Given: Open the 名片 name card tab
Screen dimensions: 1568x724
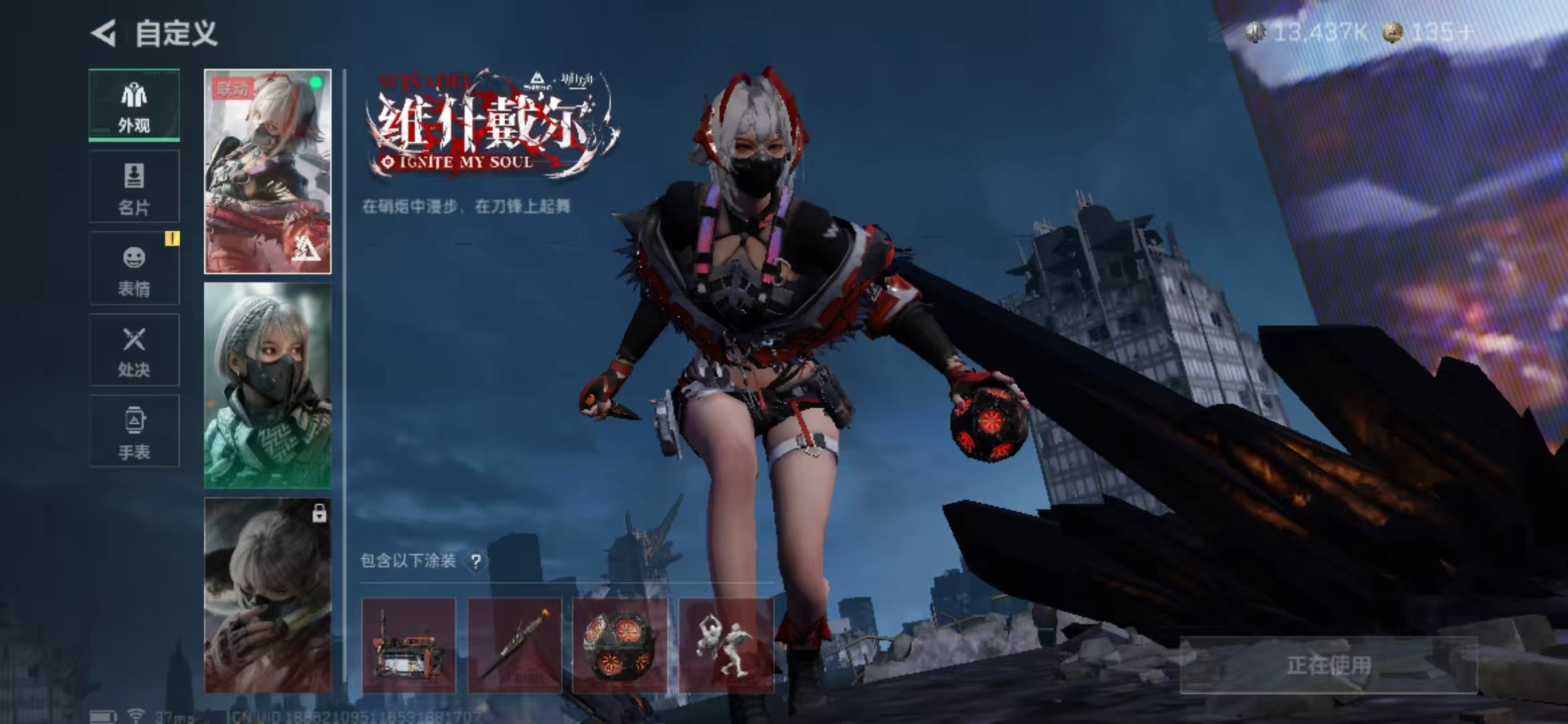Looking at the screenshot, I should pos(134,187).
